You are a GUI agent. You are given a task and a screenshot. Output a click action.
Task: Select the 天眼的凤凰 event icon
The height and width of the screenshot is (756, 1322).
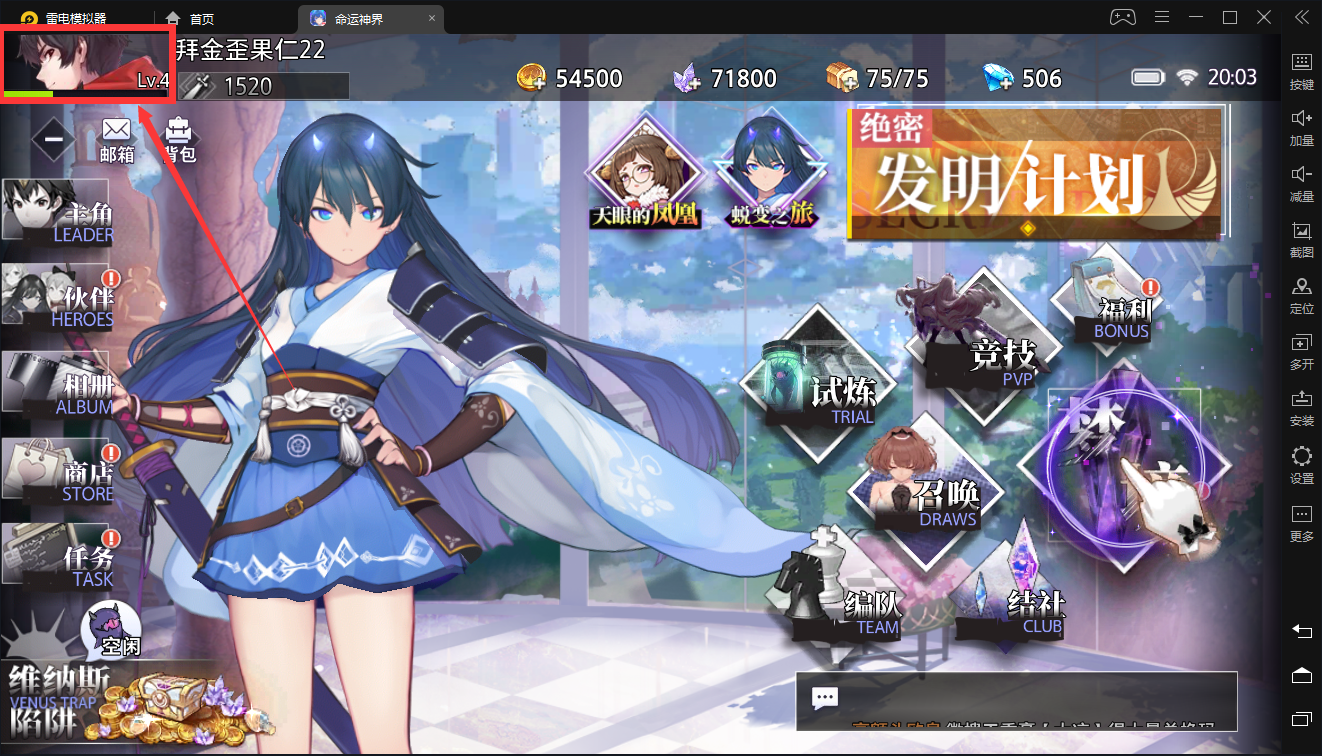point(645,179)
